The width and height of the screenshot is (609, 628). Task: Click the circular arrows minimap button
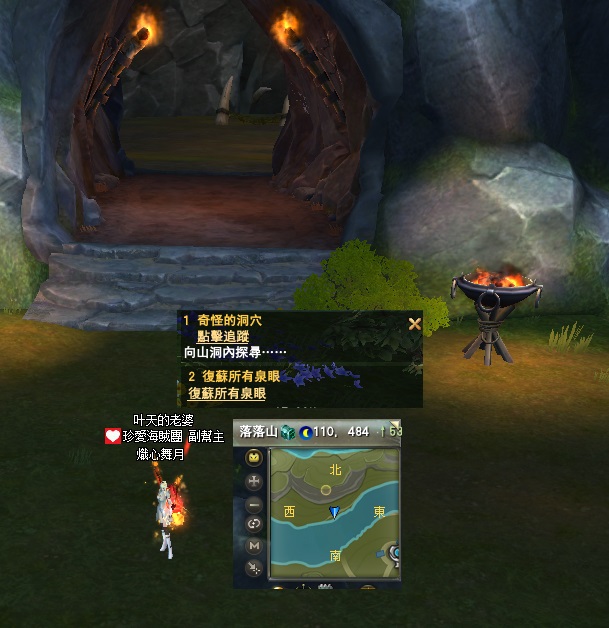point(254,524)
